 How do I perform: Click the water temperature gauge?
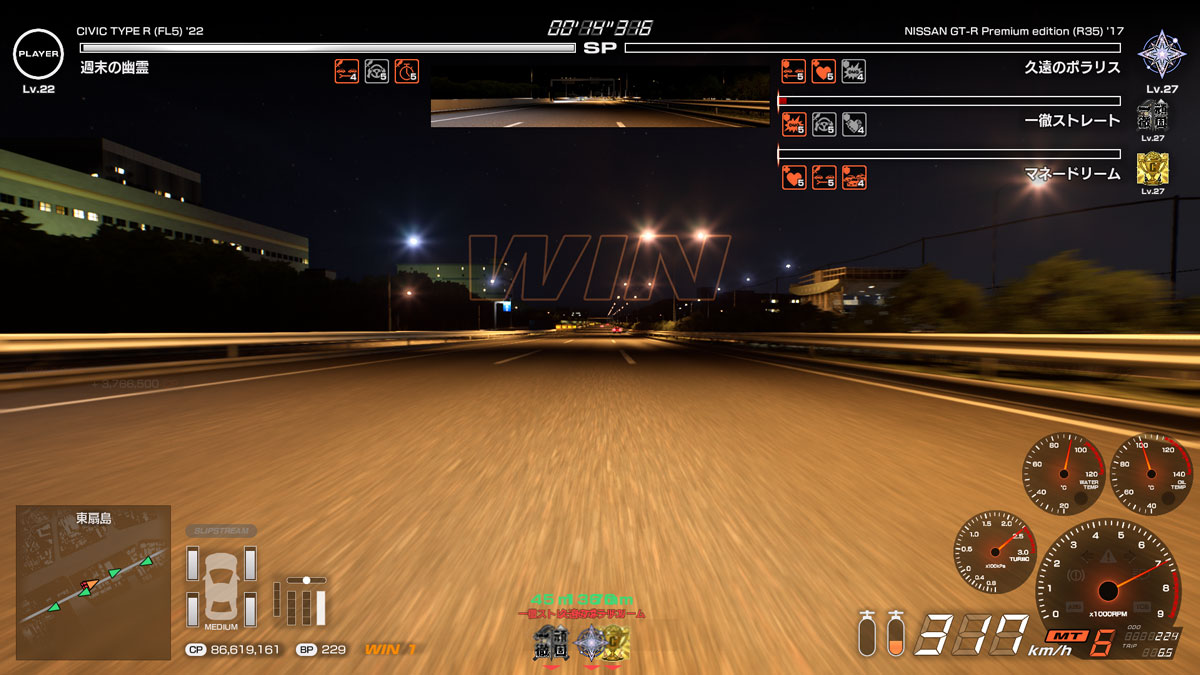click(x=1062, y=472)
